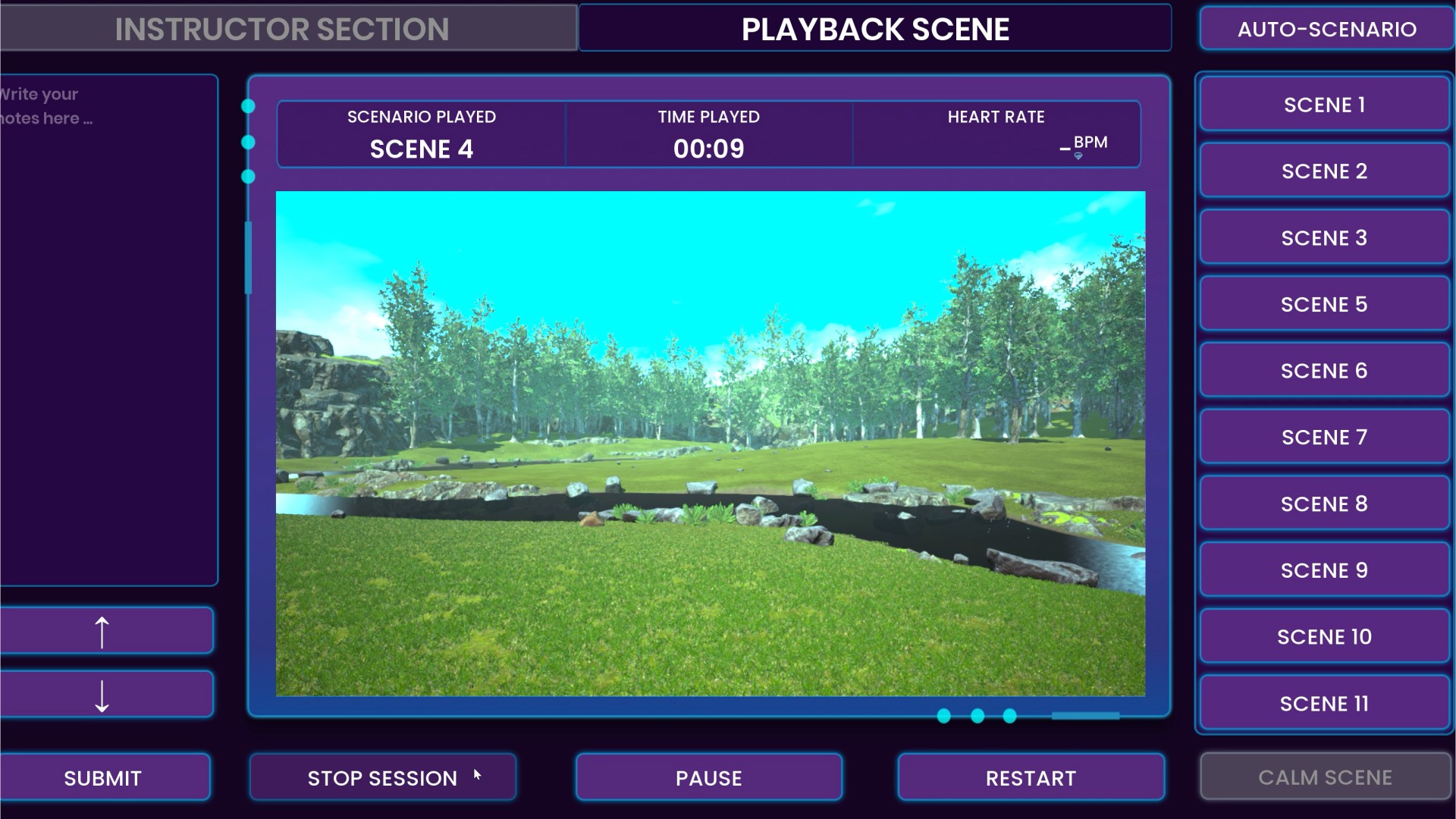The image size is (1456, 819).
Task: Pause the scene playback
Action: pos(708,777)
